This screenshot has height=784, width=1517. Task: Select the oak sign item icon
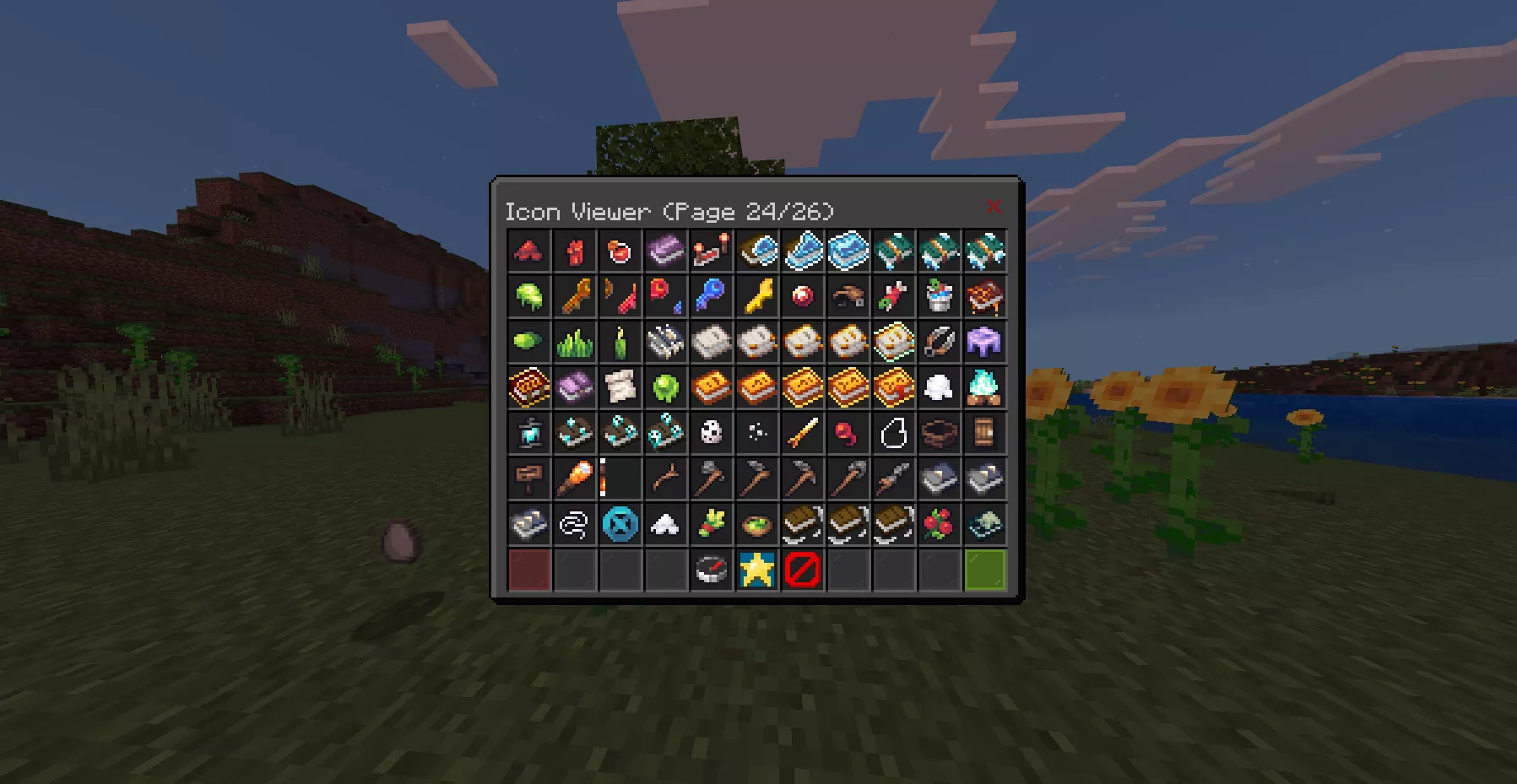[529, 479]
